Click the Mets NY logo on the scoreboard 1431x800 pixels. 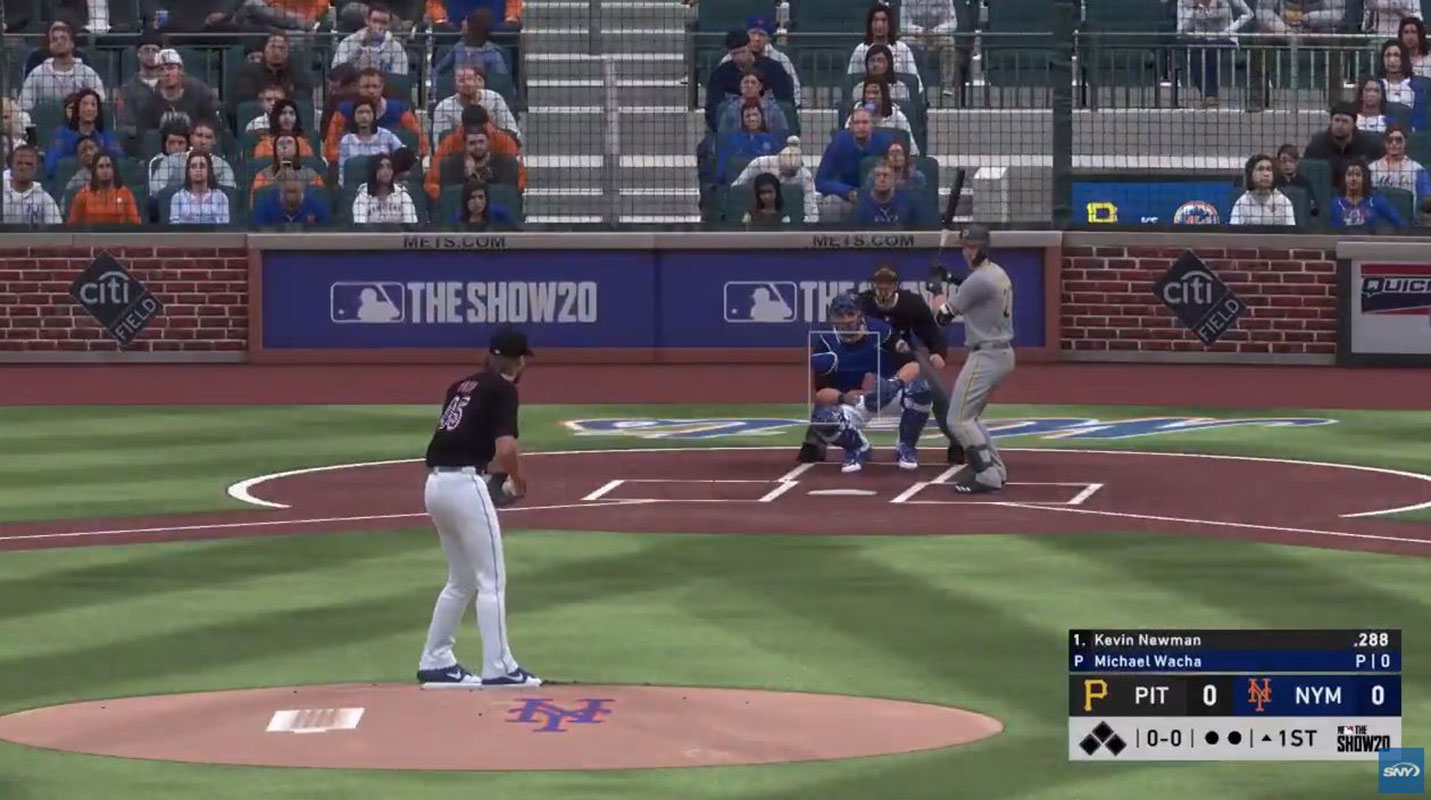pyautogui.click(x=1259, y=695)
